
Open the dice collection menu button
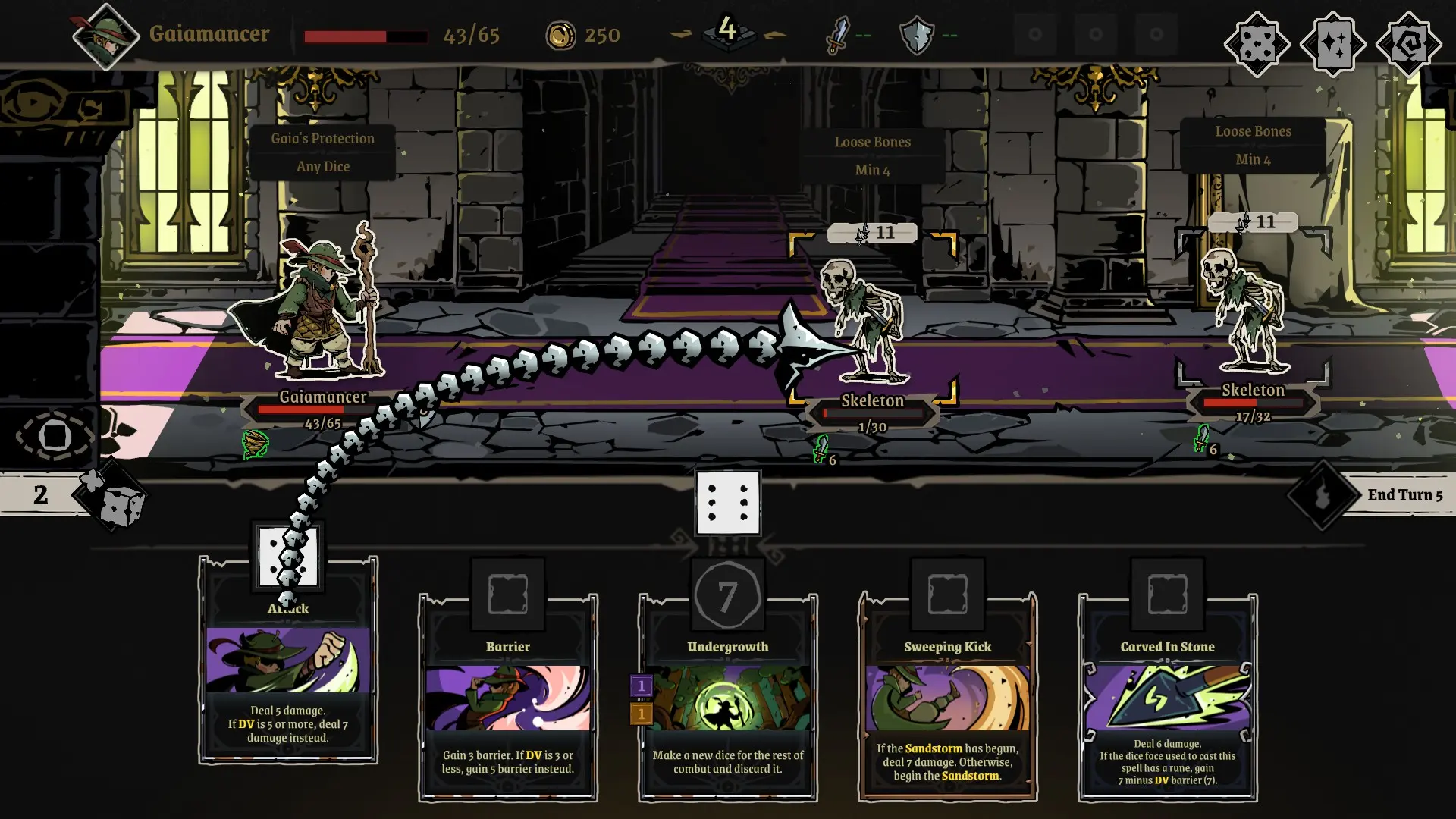(1257, 44)
